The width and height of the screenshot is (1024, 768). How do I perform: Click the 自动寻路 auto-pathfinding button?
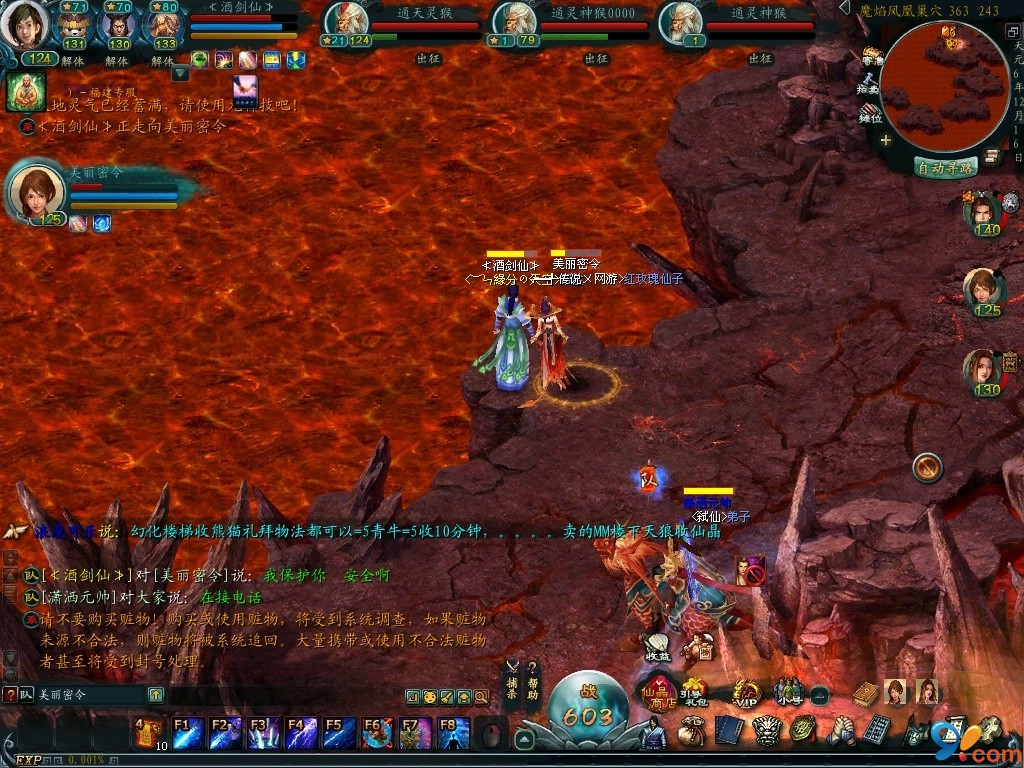945,168
